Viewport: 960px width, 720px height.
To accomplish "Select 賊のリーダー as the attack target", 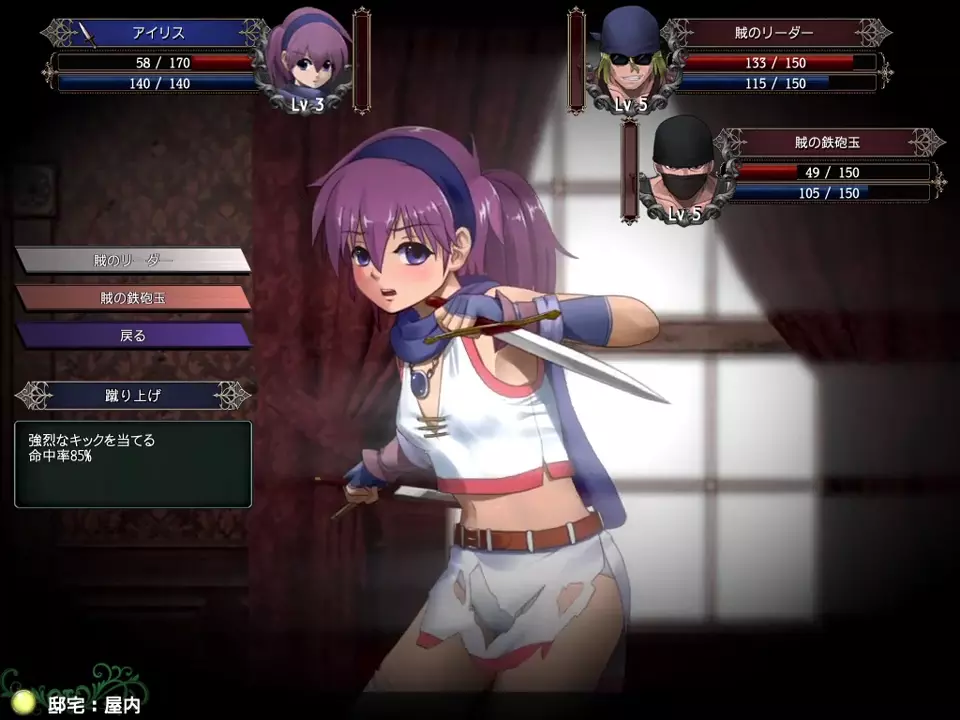I will pyautogui.click(x=132, y=260).
